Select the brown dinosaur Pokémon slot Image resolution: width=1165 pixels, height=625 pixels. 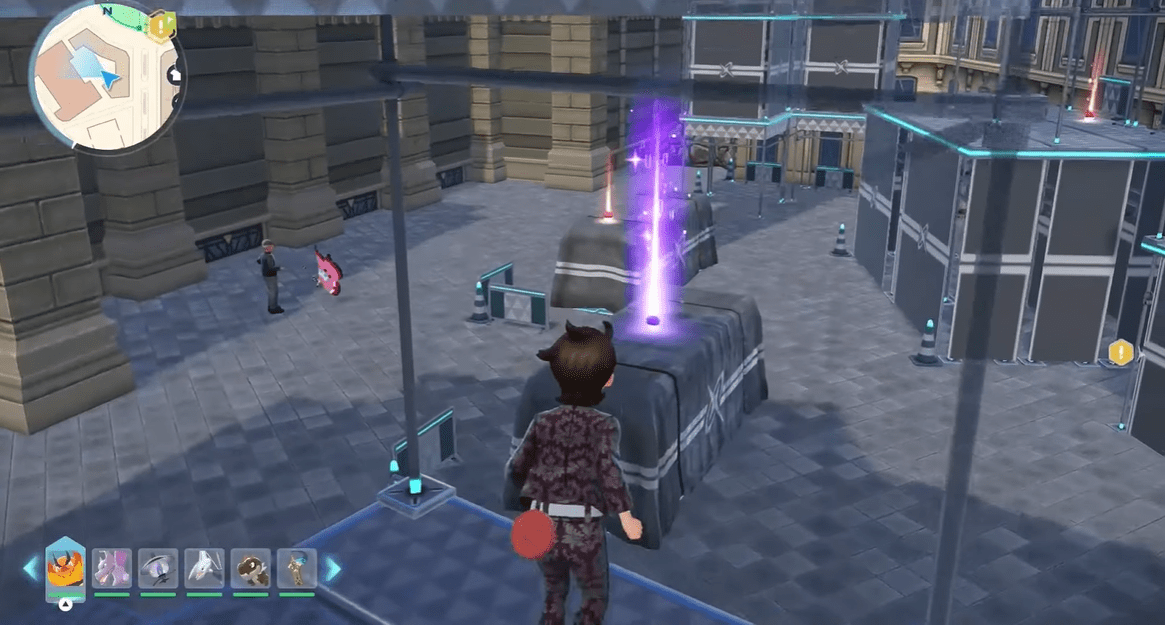click(x=251, y=568)
